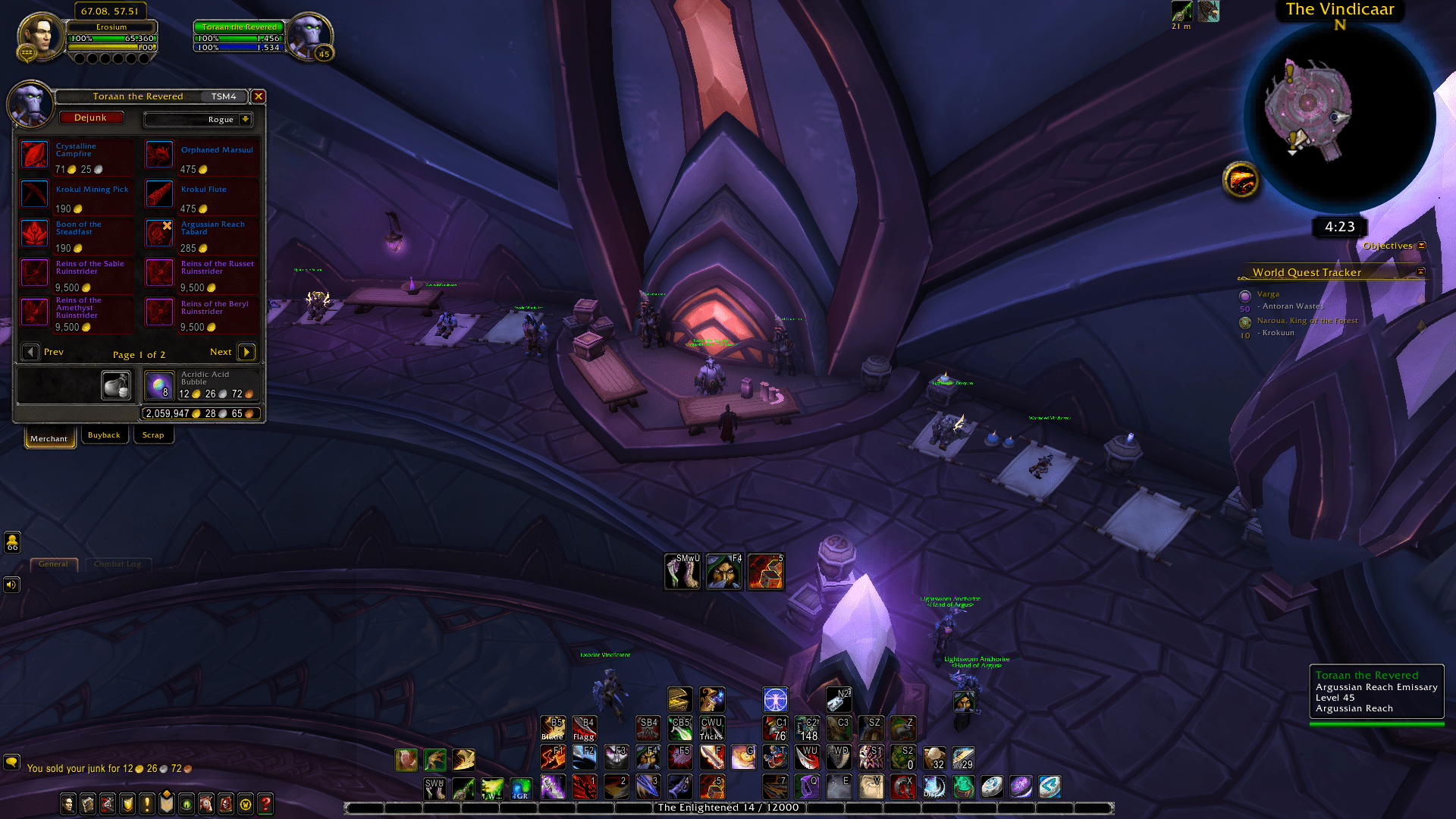Open the spellbook from the micro menu
Viewport: 1456px width, 819px height.
pos(88,804)
